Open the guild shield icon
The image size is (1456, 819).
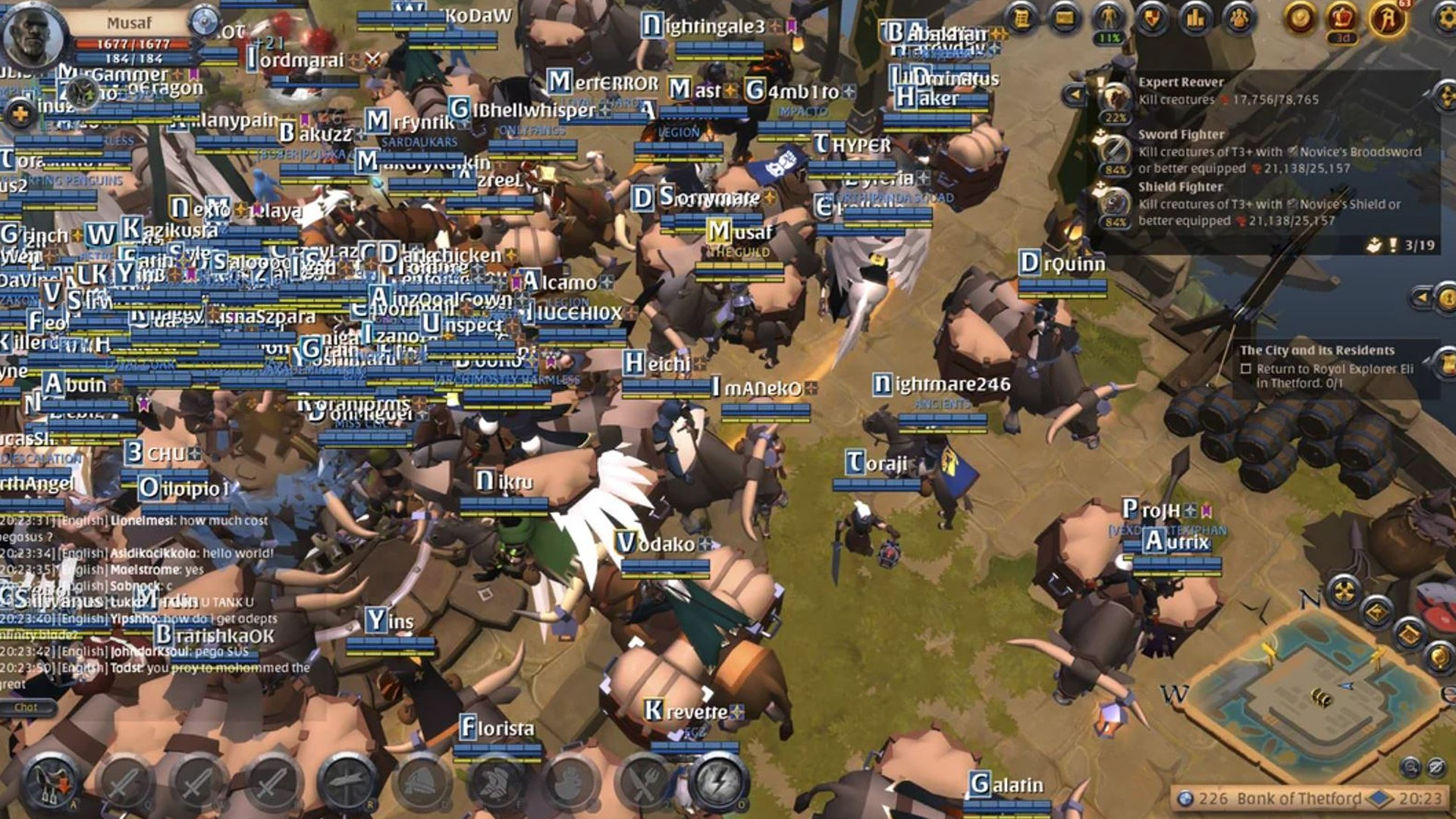pos(1153,17)
